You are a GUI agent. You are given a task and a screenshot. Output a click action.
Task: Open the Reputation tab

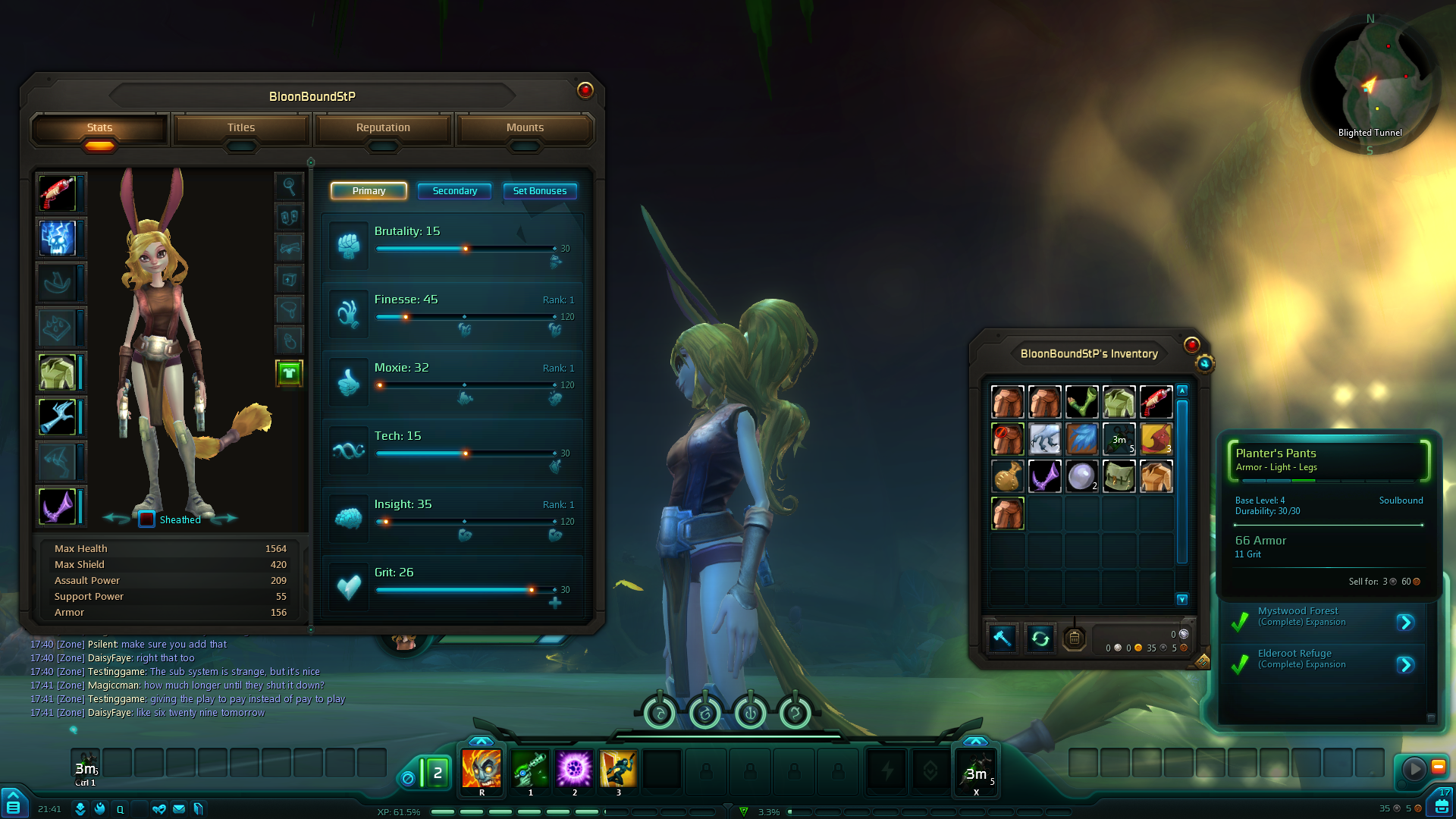(x=383, y=127)
